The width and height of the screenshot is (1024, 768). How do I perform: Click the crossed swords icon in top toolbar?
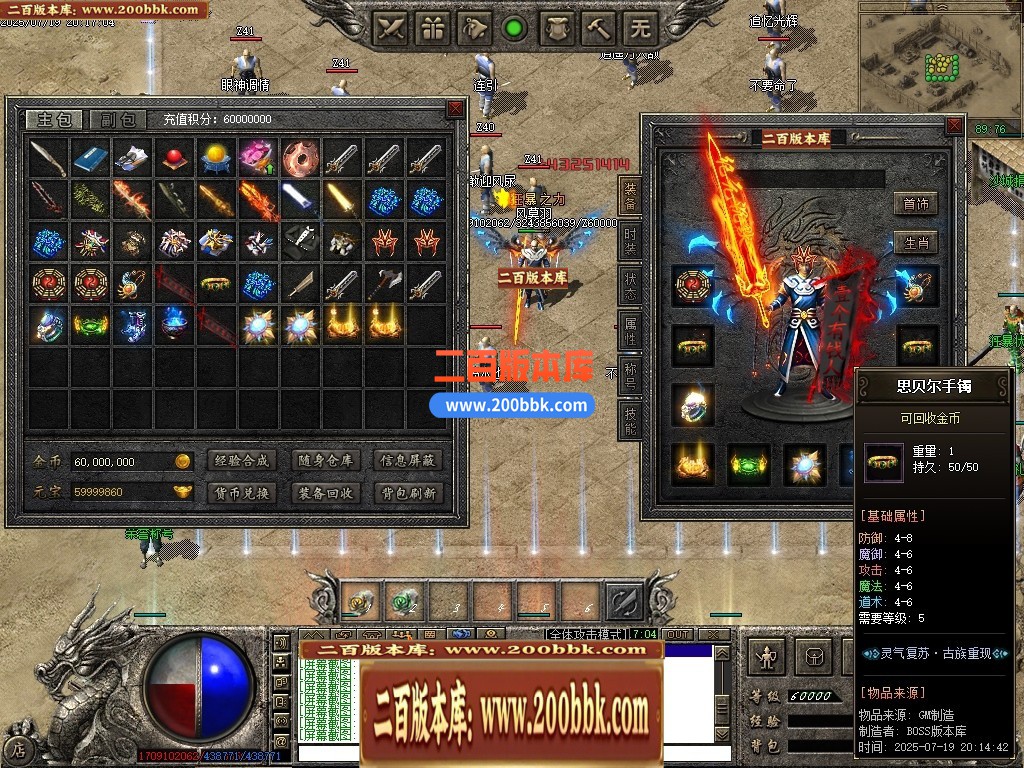tap(391, 28)
